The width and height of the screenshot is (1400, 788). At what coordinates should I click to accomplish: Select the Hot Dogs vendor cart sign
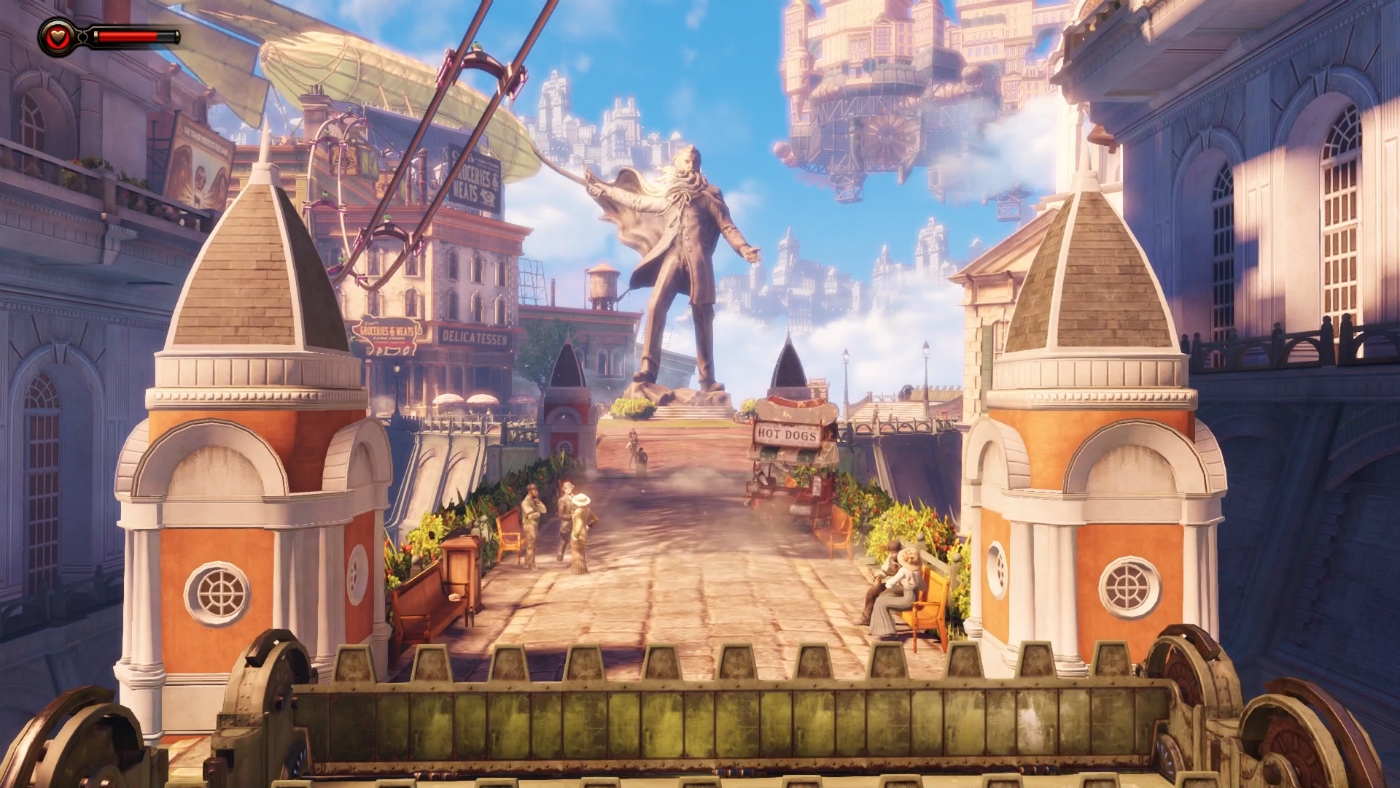[789, 433]
